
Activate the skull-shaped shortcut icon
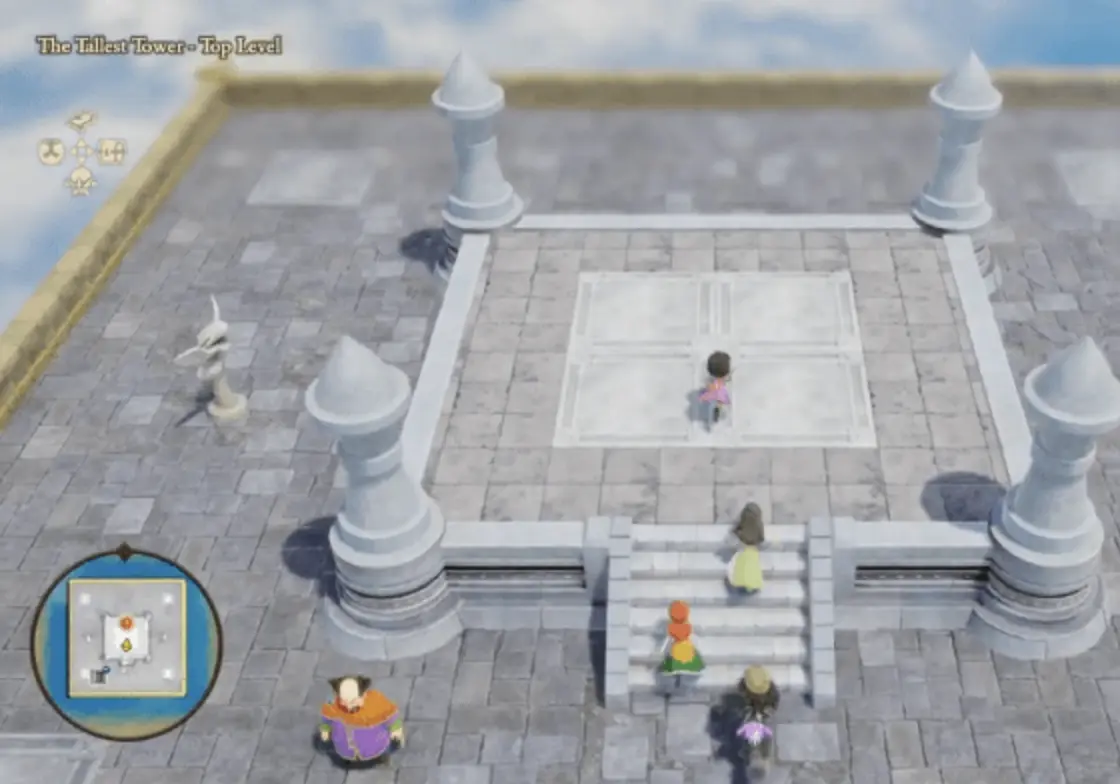point(81,181)
